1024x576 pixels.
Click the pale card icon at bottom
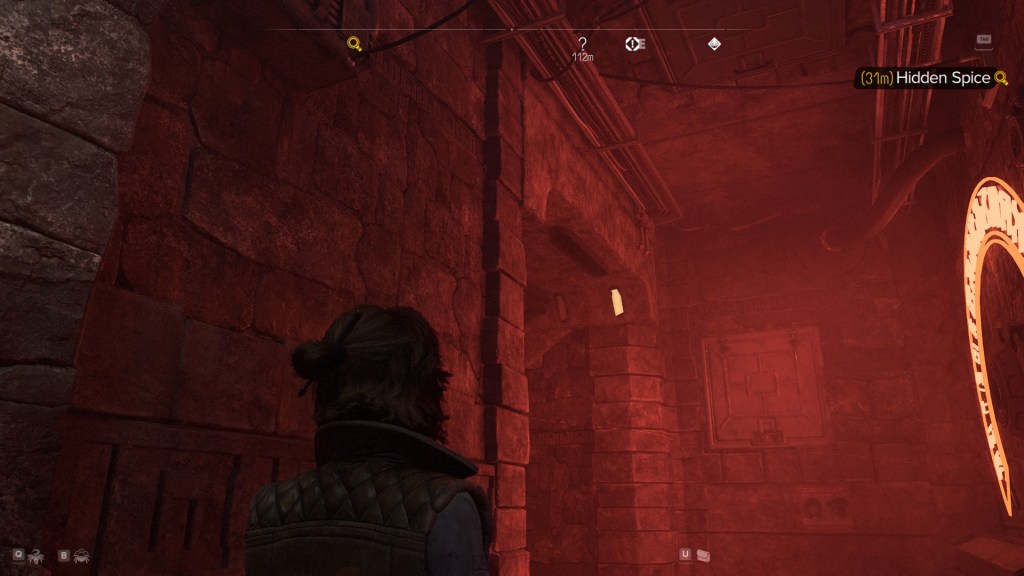click(703, 554)
